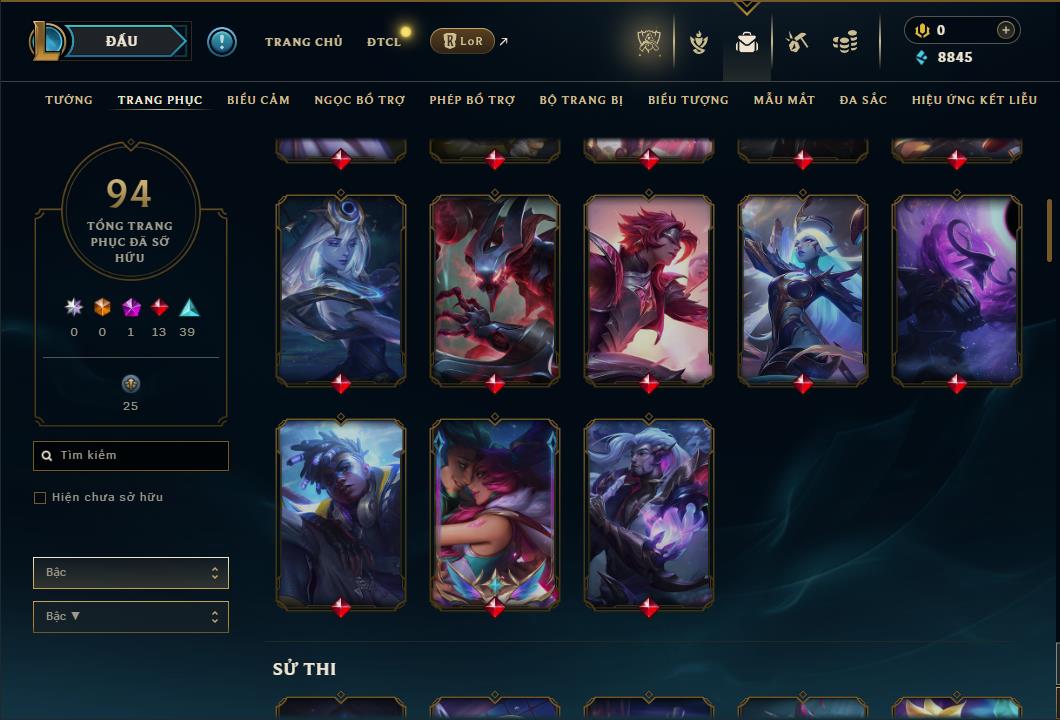The height and width of the screenshot is (720, 1060).
Task: Open the ĐTCL game mode page
Action: click(x=384, y=42)
